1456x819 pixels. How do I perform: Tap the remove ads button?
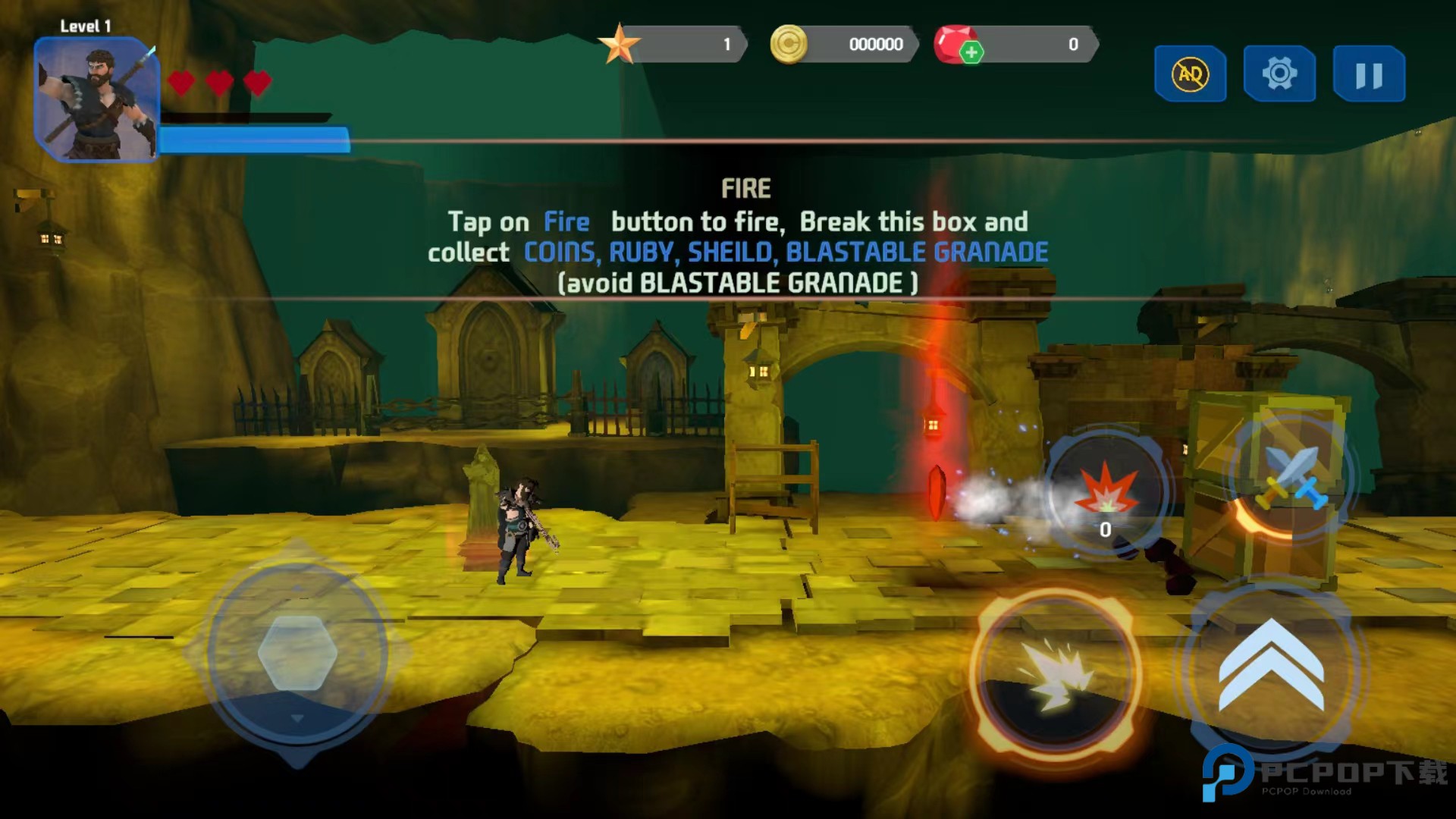pyautogui.click(x=1190, y=74)
